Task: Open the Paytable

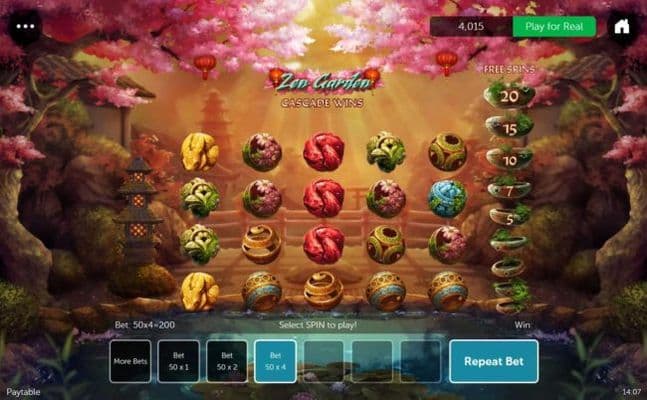Action: (23, 392)
